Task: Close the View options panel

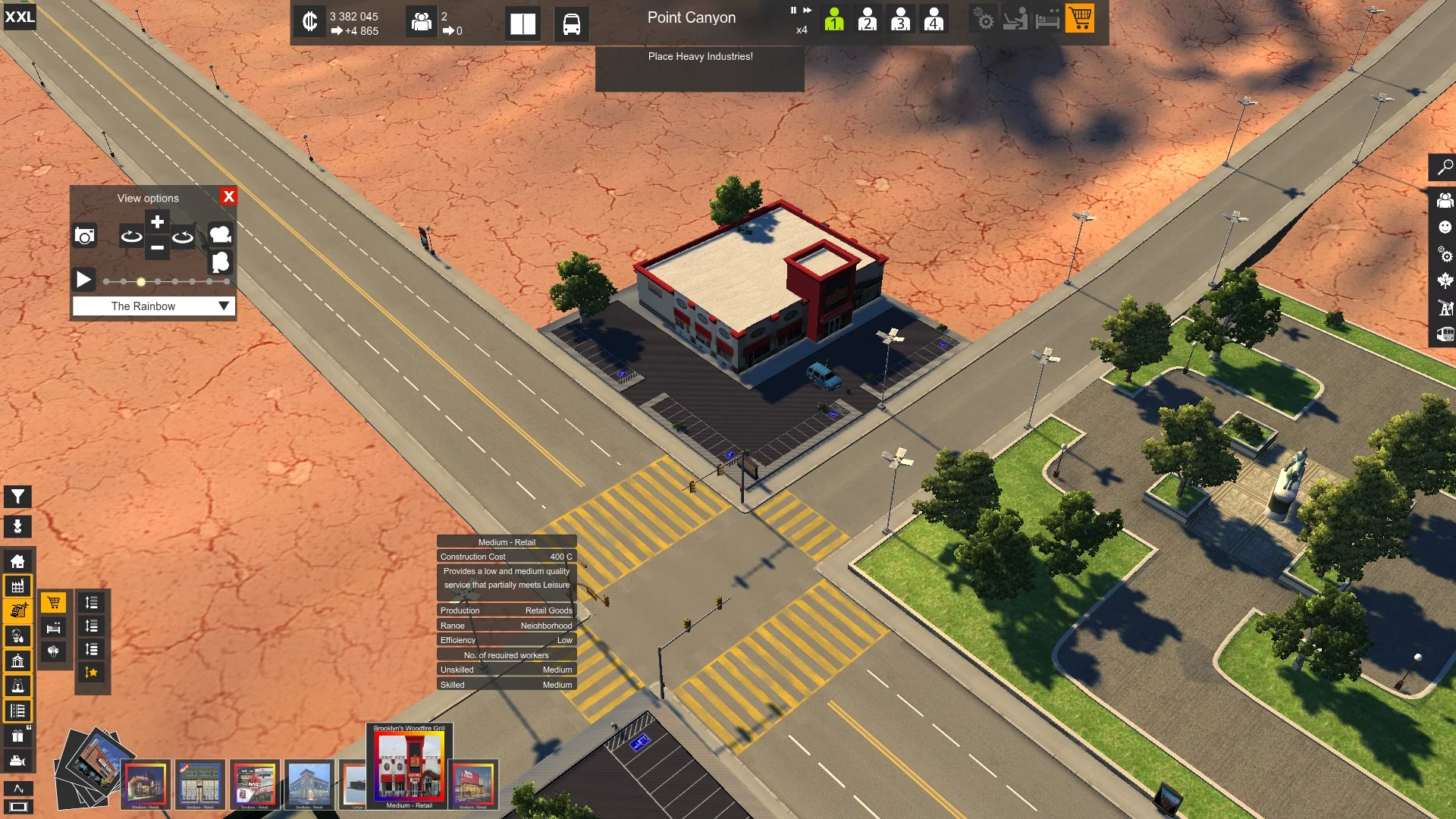Action: [x=228, y=196]
